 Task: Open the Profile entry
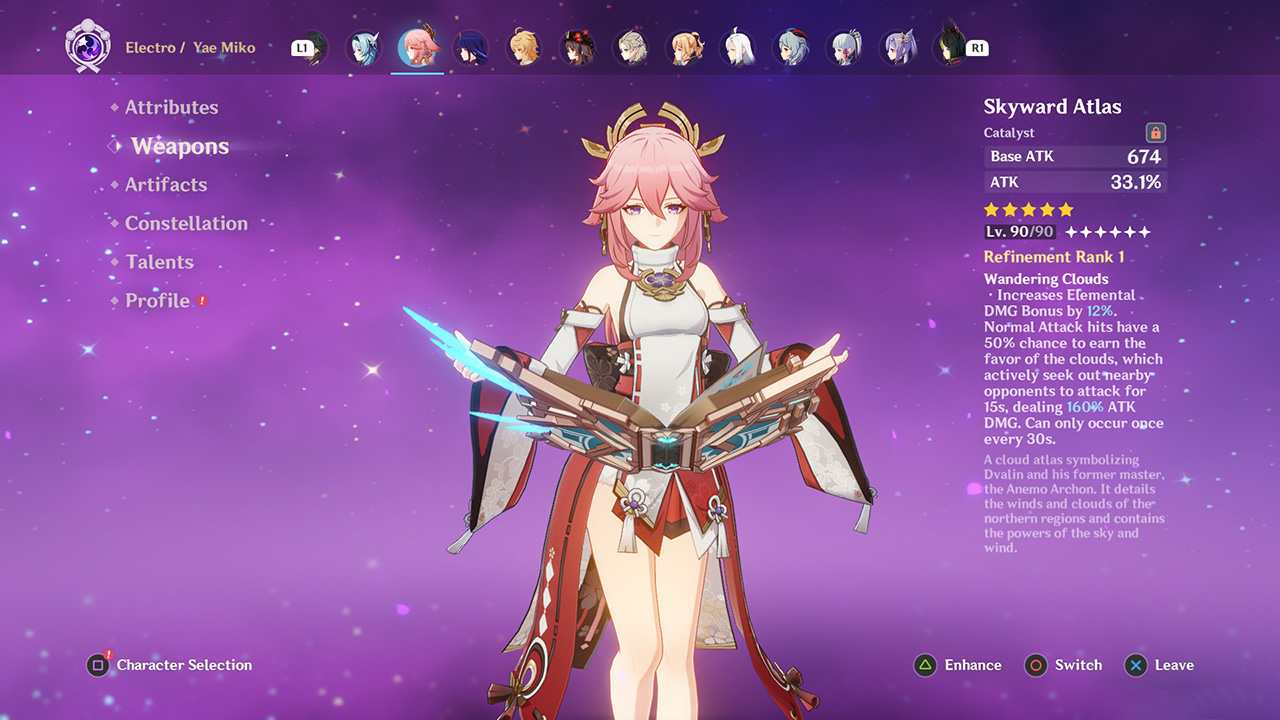[x=157, y=301]
